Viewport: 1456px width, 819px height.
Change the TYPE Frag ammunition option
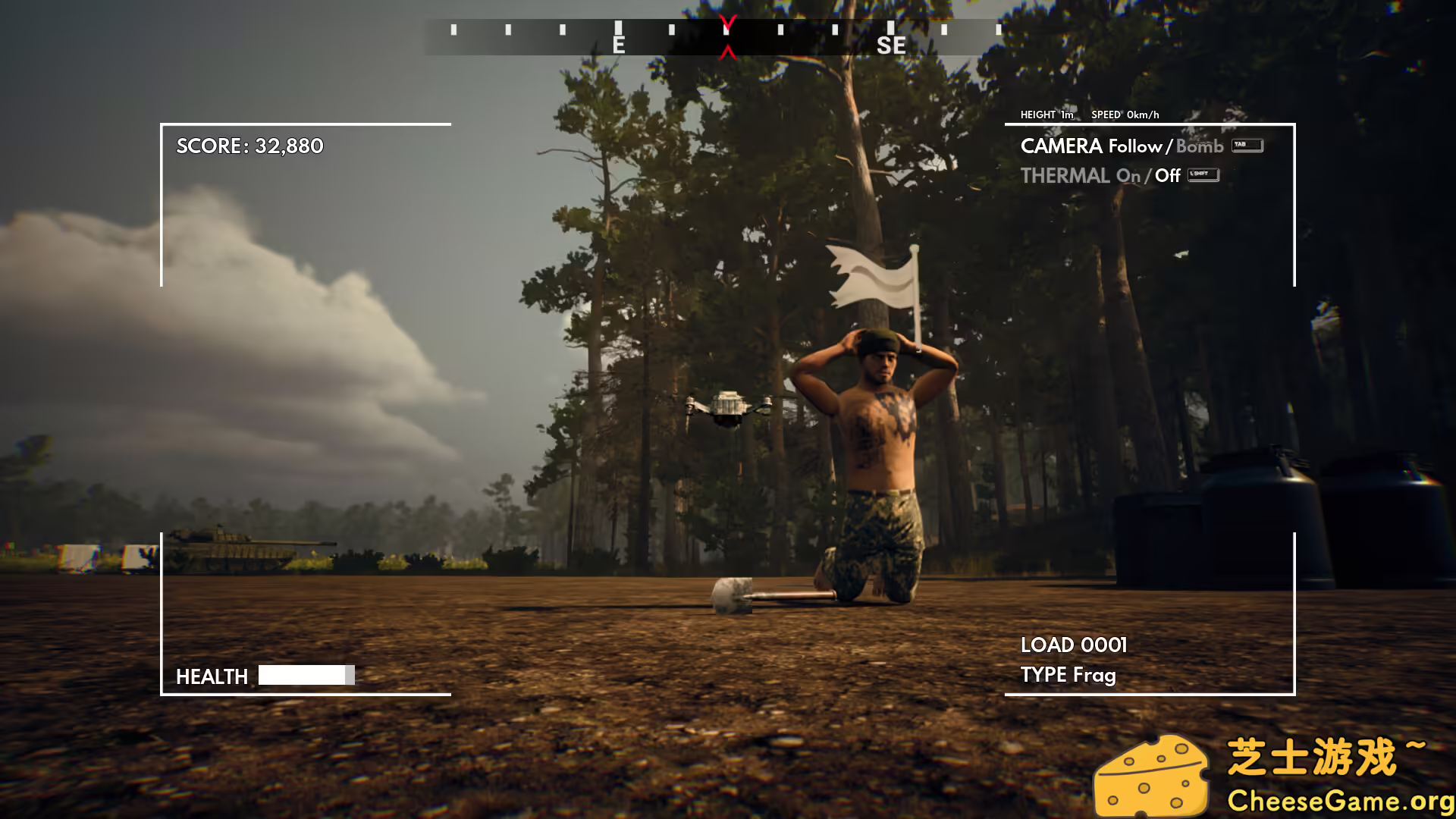pyautogui.click(x=1069, y=675)
